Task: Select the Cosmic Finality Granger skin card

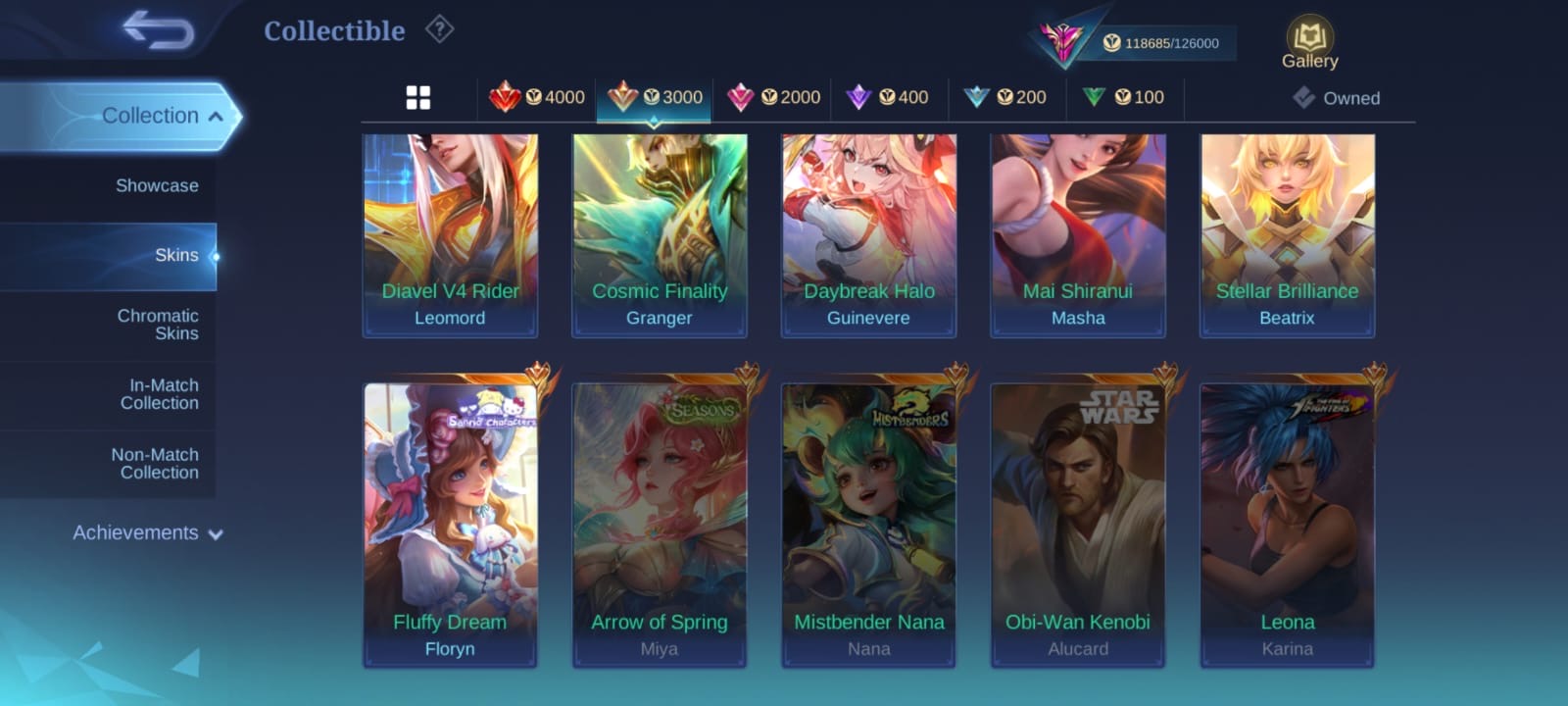Action: (x=660, y=235)
